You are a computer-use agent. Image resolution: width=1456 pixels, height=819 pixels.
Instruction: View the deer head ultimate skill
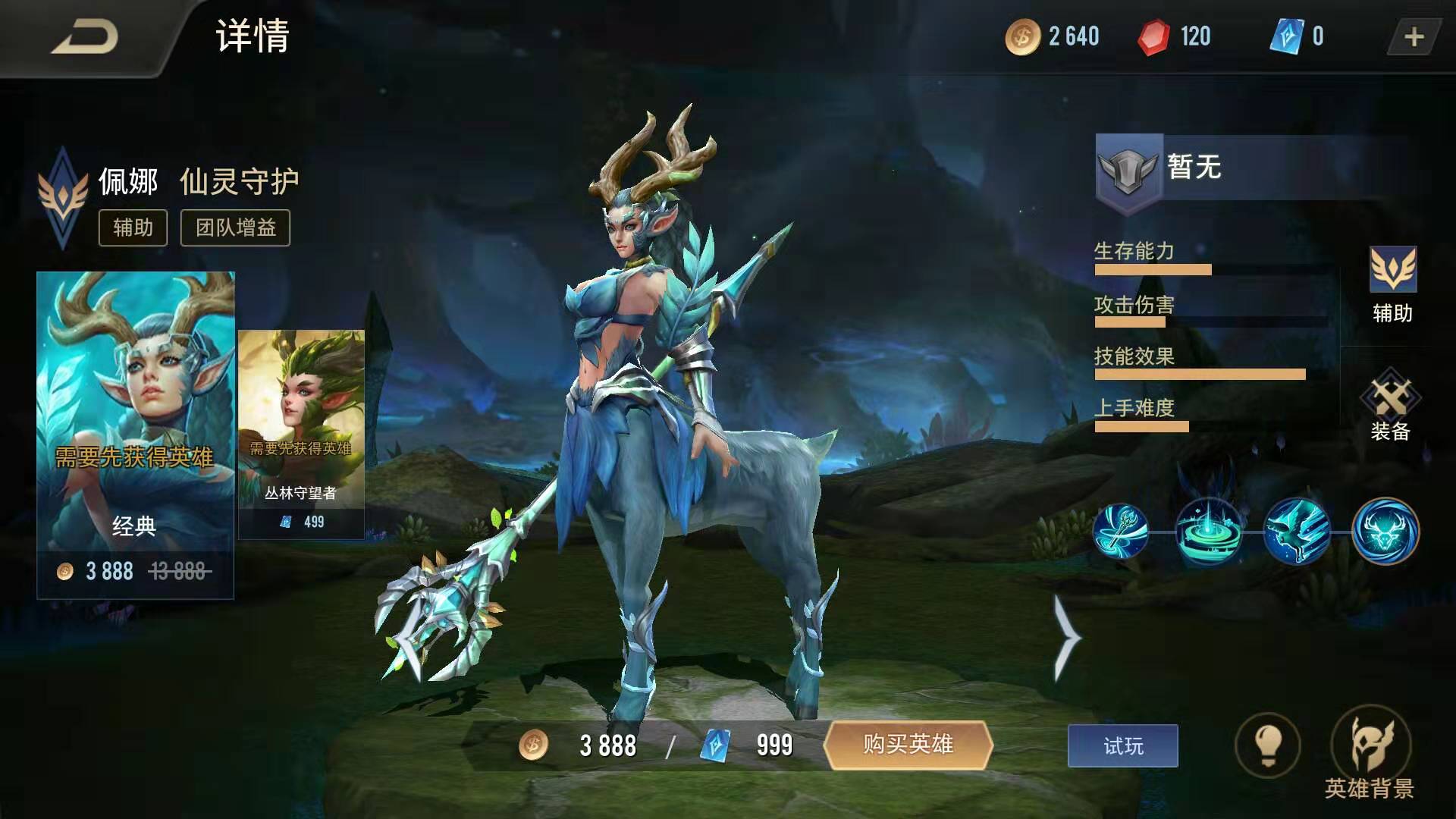pyautogui.click(x=1385, y=531)
